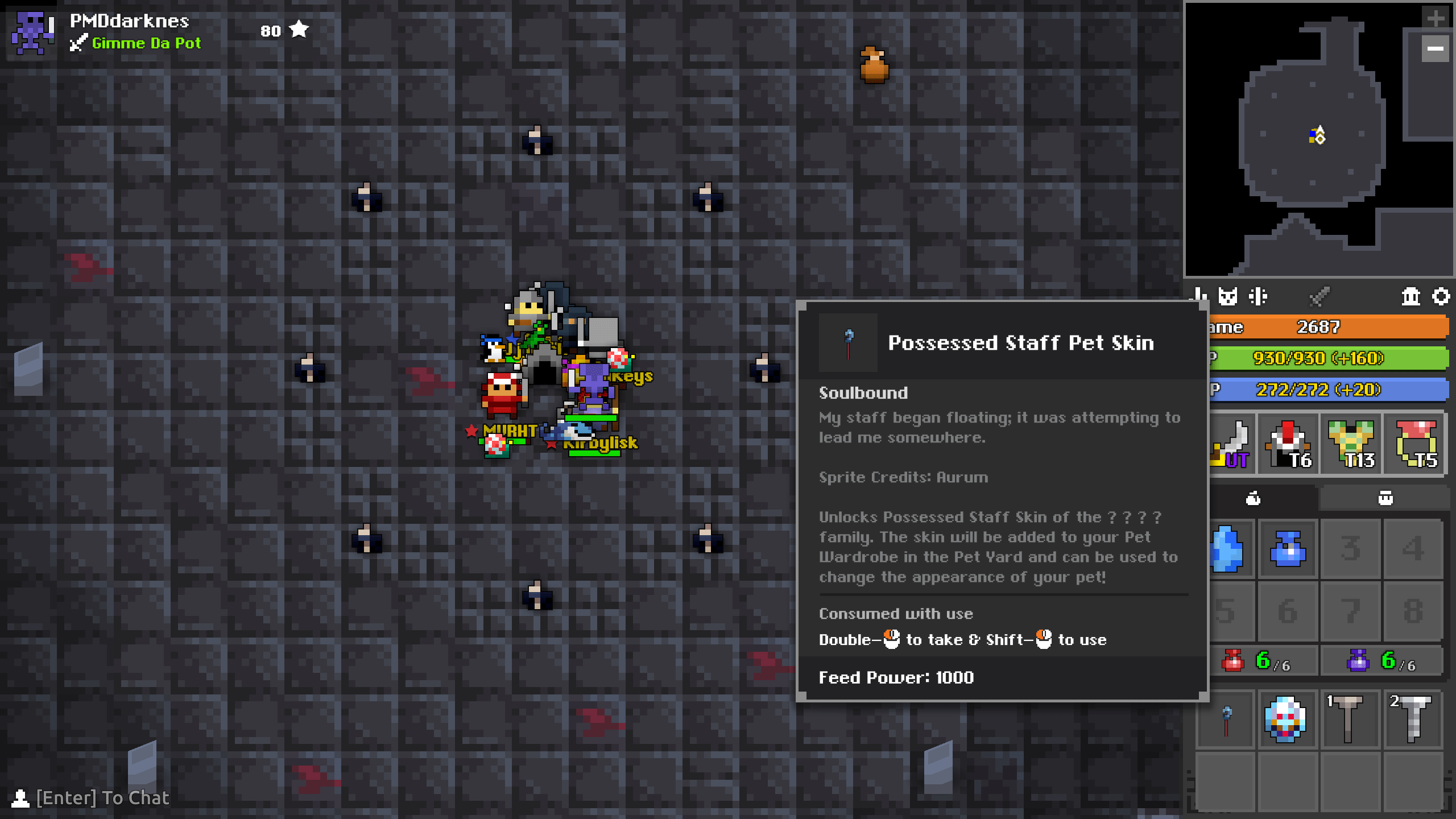Open the Pet menu via the cat icon

pos(1228,296)
